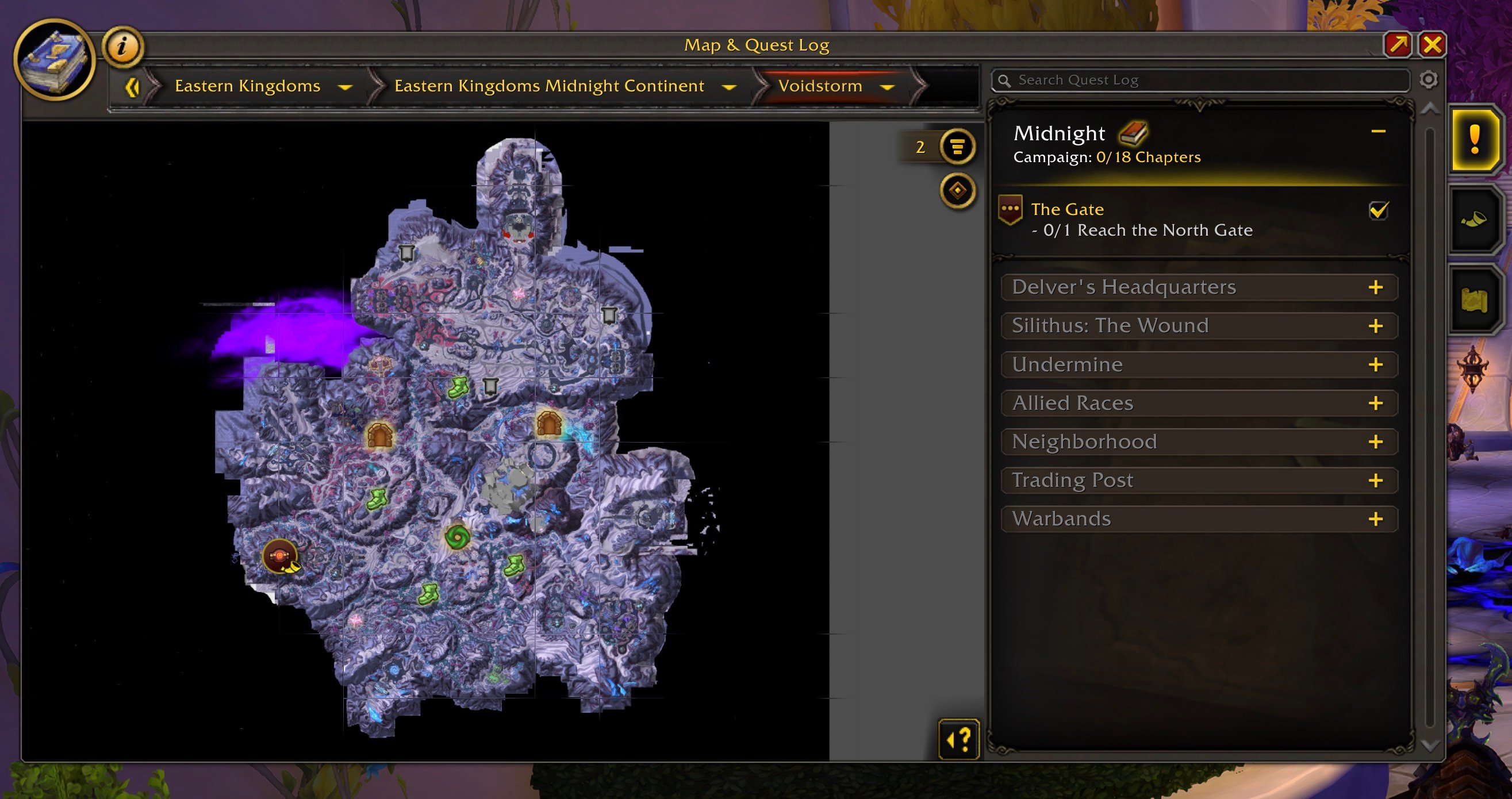
Task: Expand the Trading Post category
Action: pyautogui.click(x=1375, y=481)
